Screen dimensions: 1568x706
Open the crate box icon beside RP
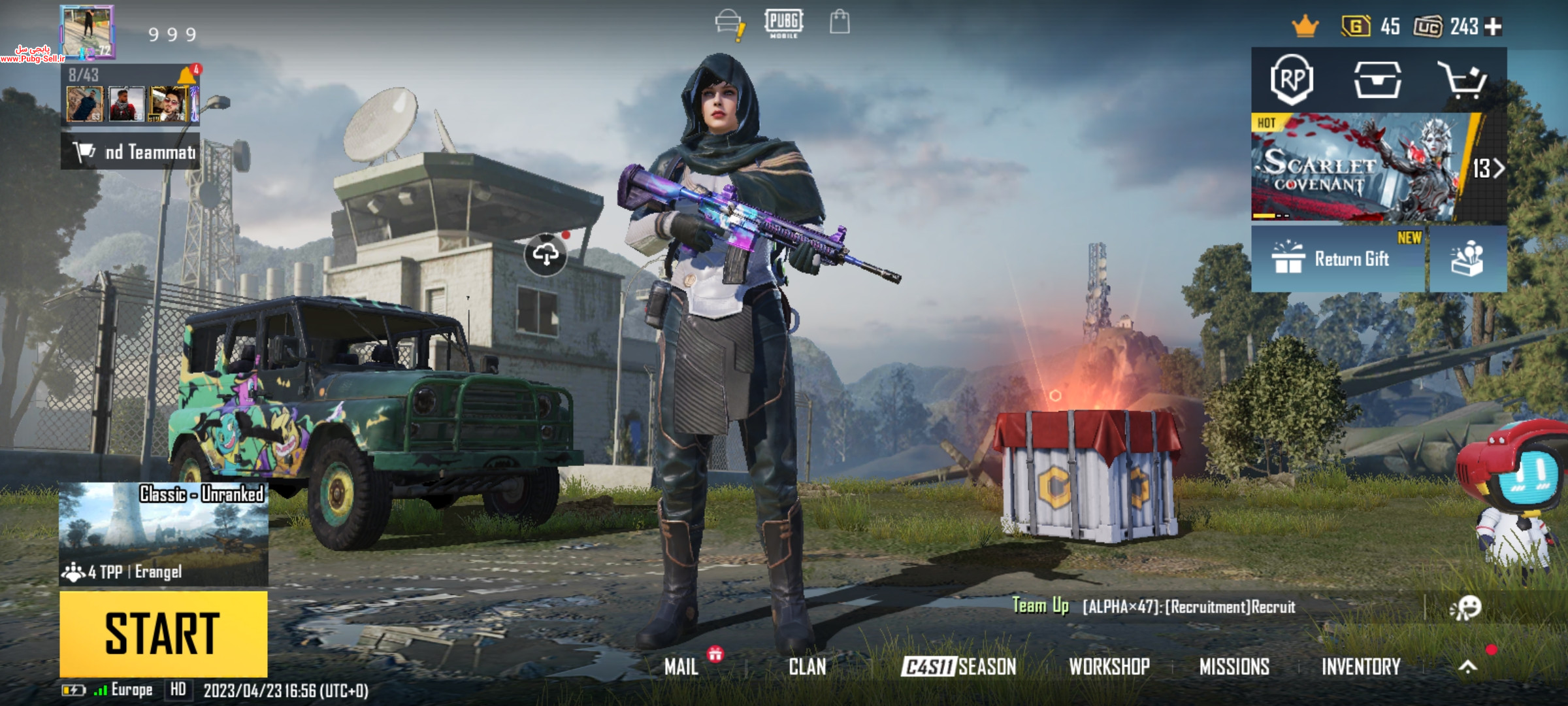1377,80
